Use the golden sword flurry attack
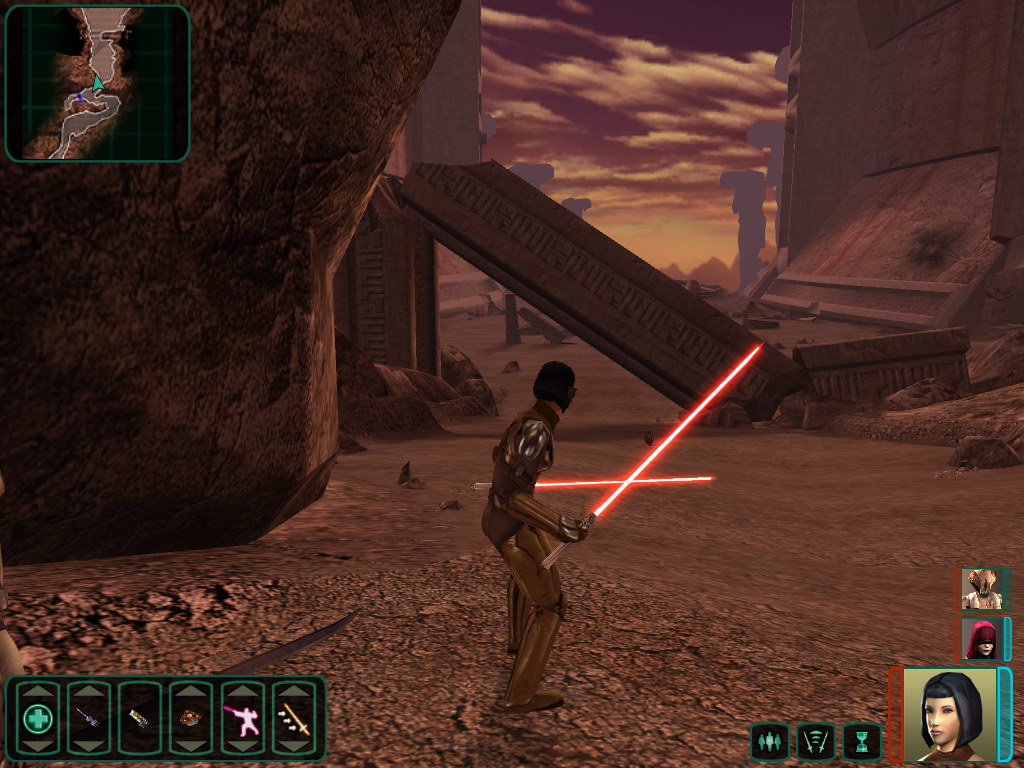Screen dimensions: 1024x768 tap(294, 718)
